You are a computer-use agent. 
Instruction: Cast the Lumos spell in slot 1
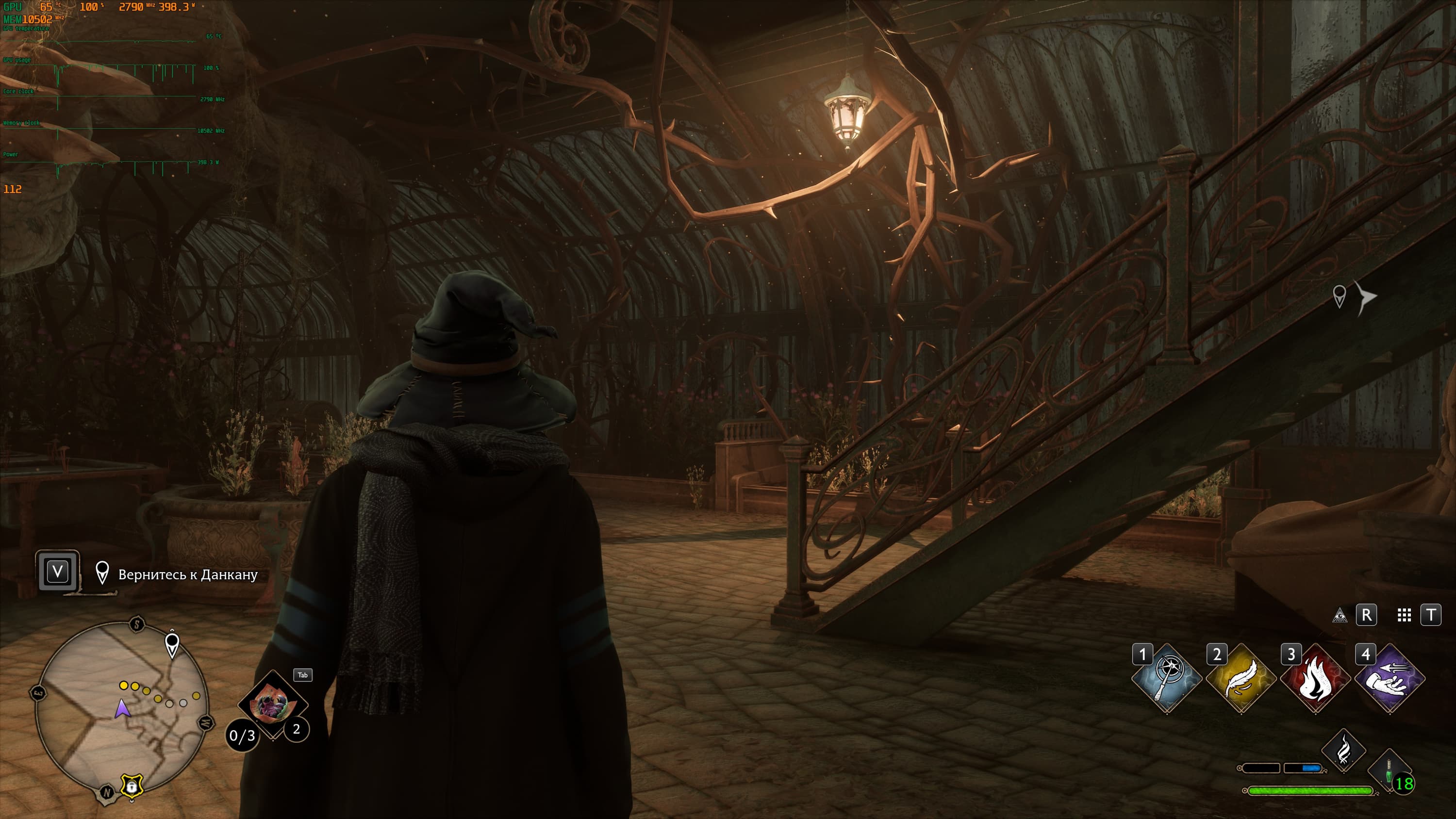[x=1167, y=678]
